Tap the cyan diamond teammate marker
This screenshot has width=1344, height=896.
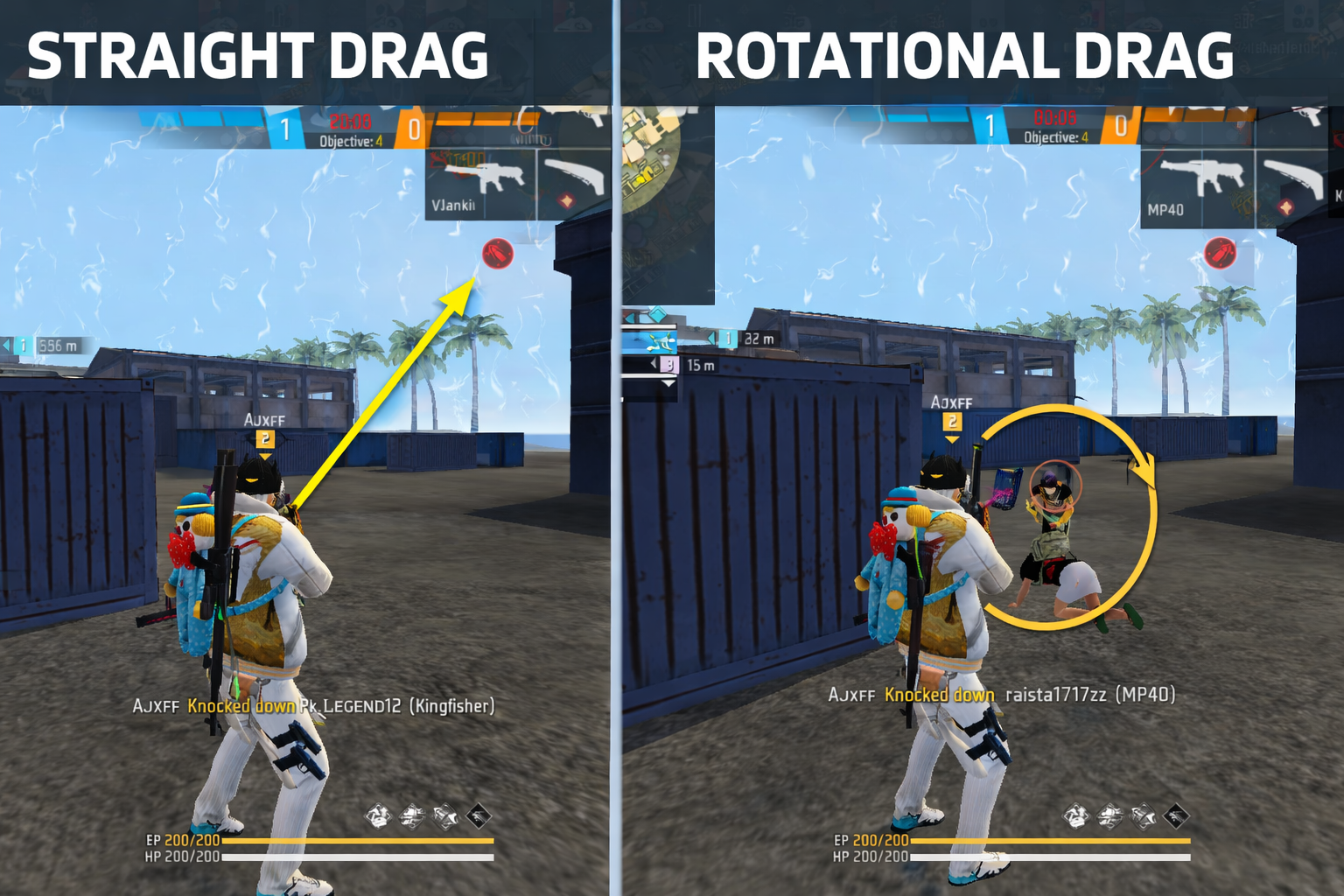656,312
